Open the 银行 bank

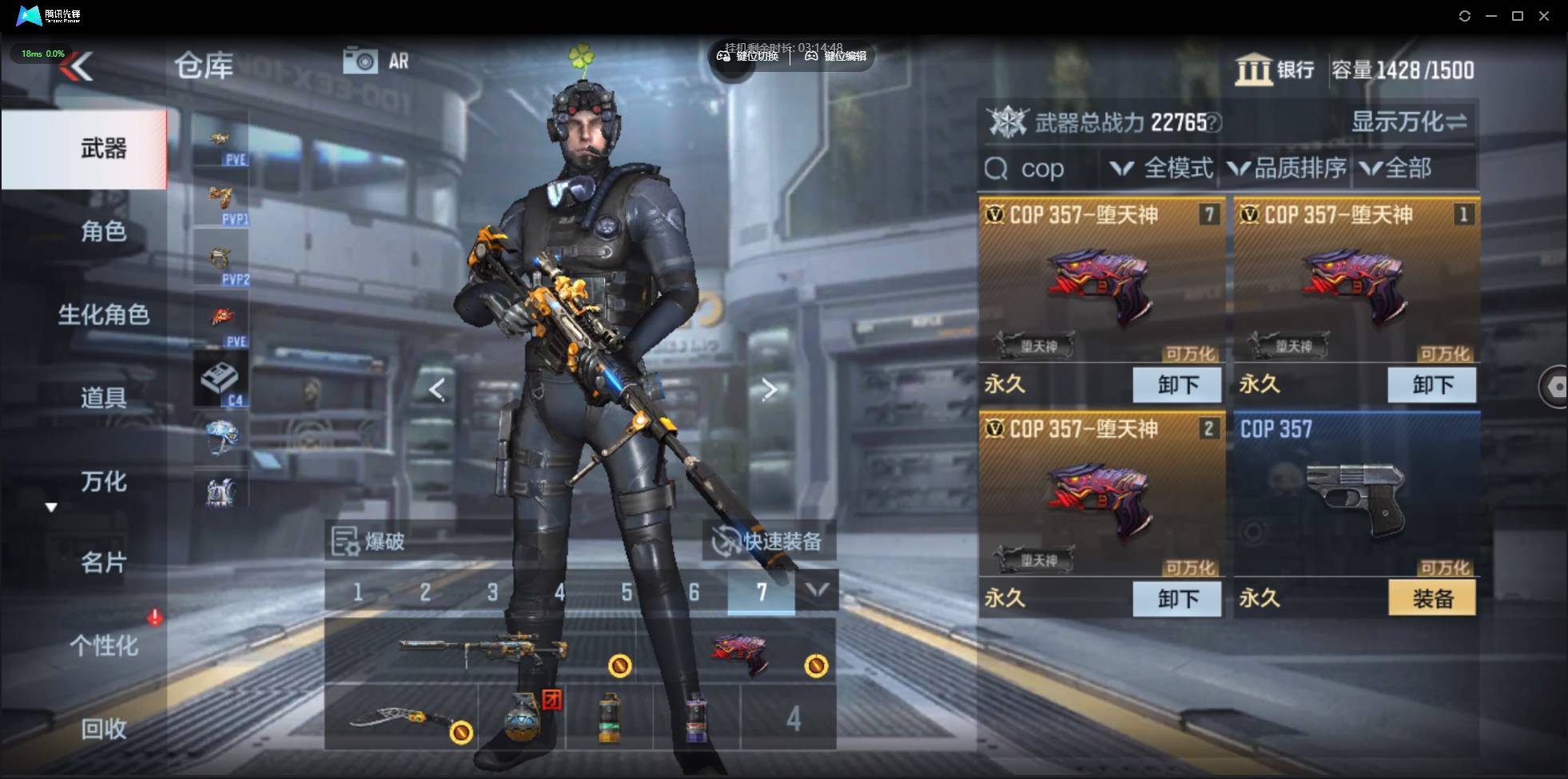point(1275,70)
